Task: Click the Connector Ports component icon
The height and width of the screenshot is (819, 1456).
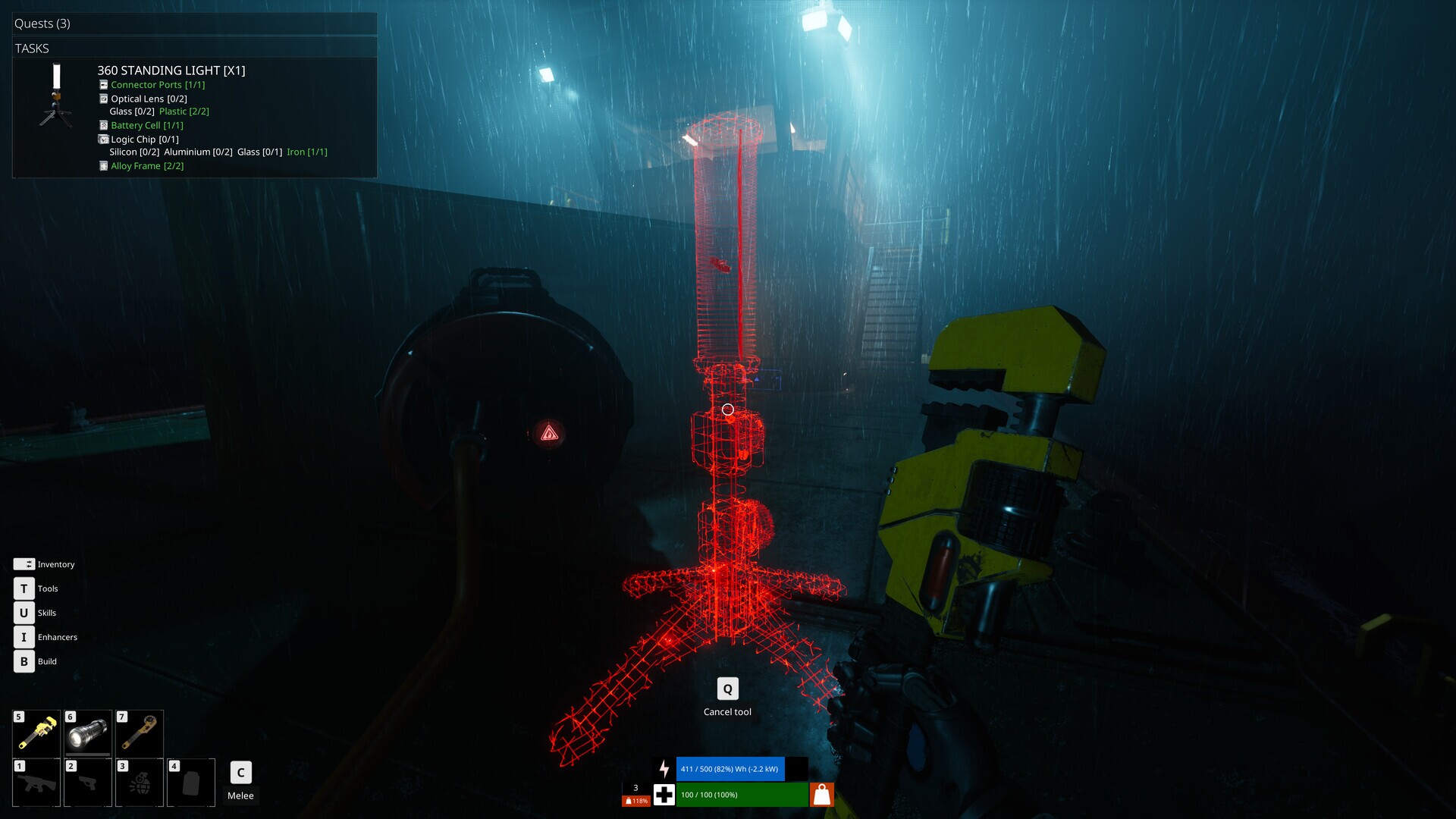Action: tap(103, 85)
